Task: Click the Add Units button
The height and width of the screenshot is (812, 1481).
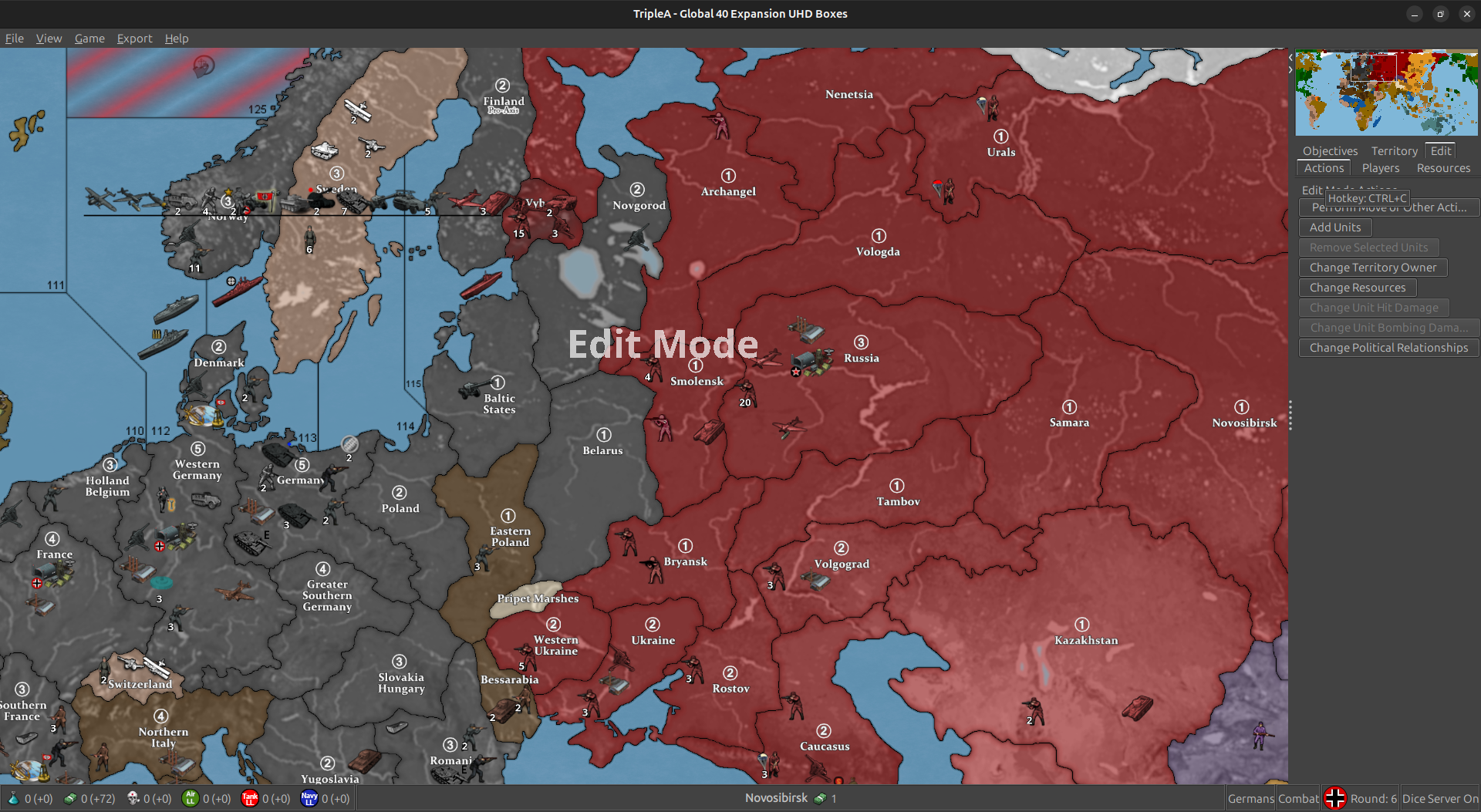Action: click(x=1334, y=227)
